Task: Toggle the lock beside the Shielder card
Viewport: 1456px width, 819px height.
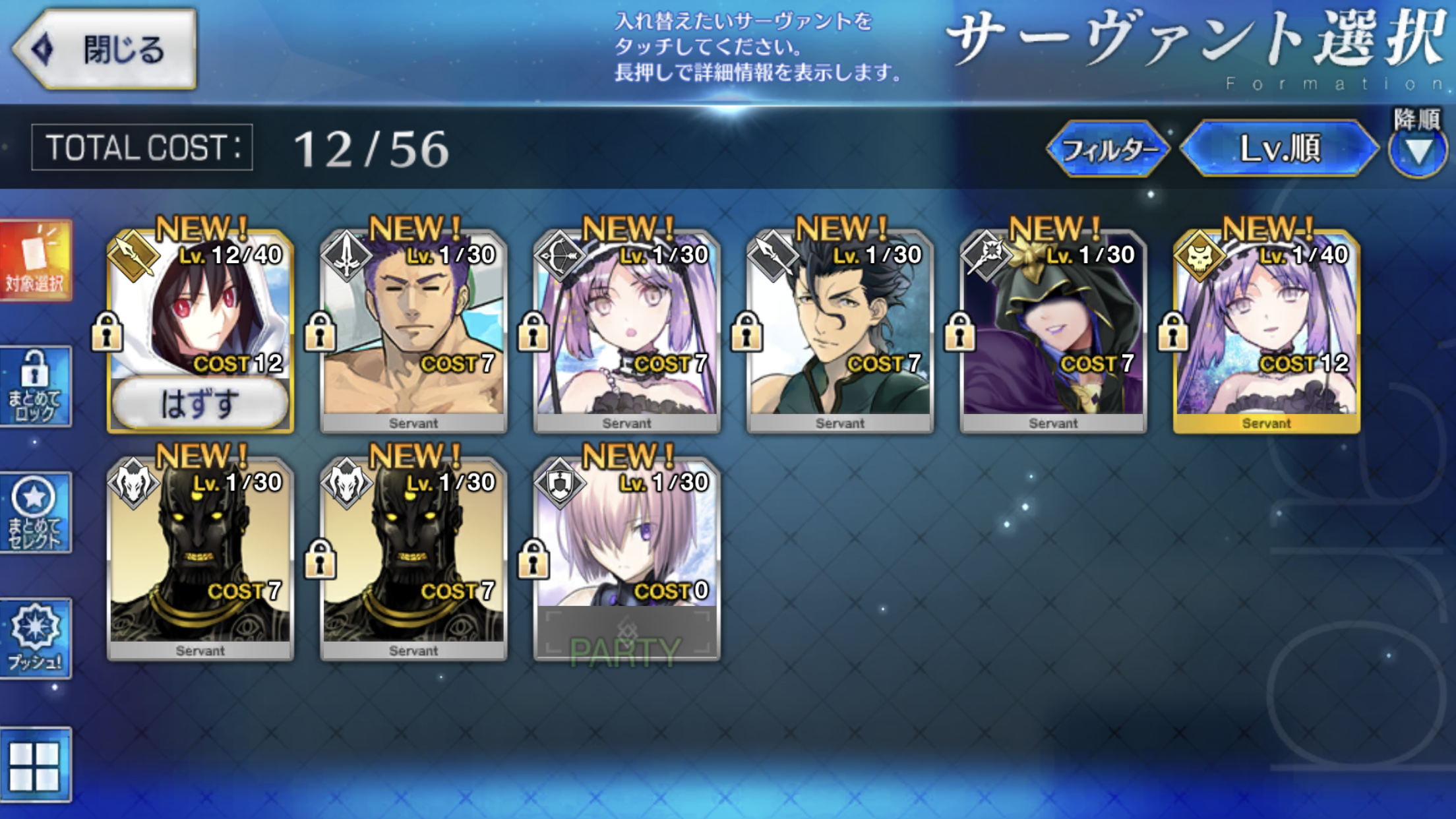Action: pos(533,559)
